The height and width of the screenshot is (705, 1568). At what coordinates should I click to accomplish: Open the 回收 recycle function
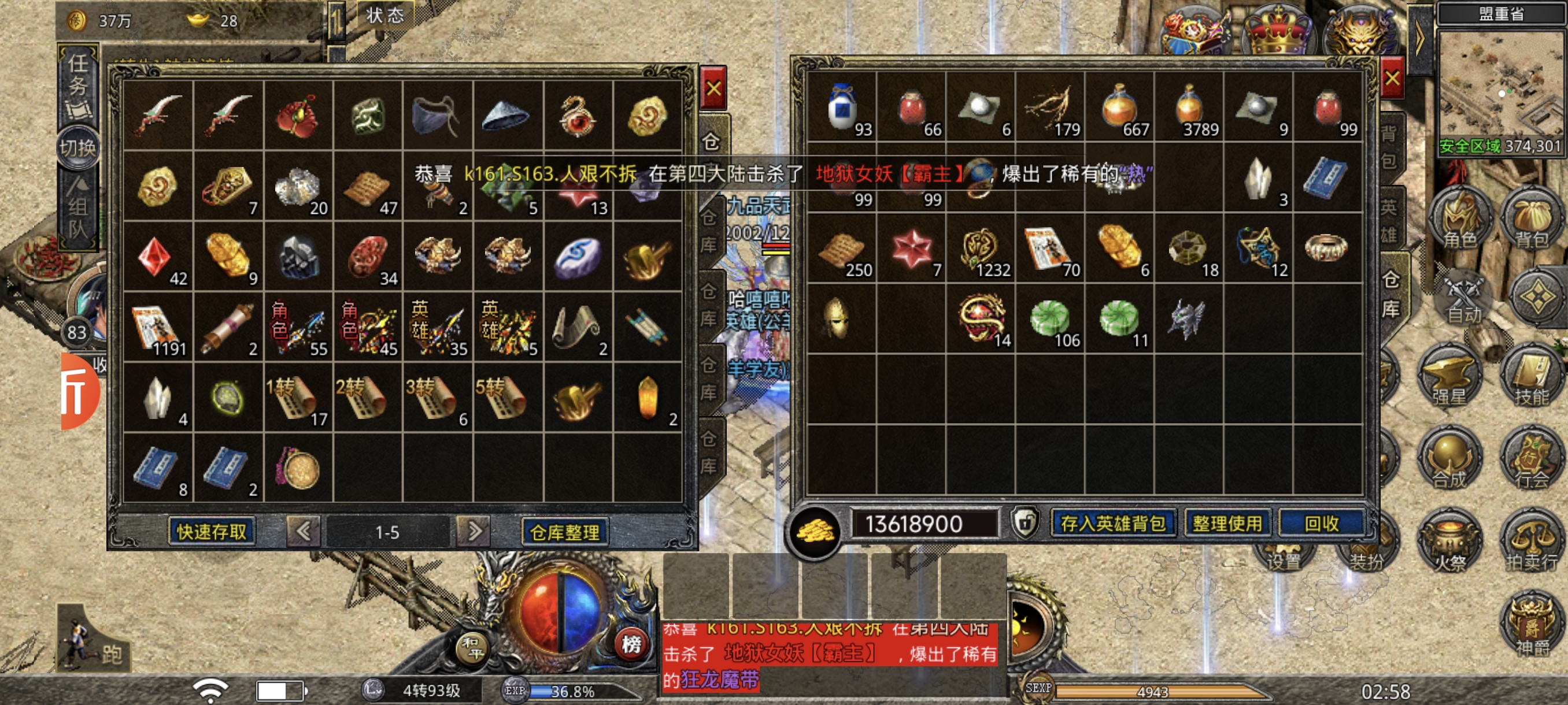(1321, 524)
